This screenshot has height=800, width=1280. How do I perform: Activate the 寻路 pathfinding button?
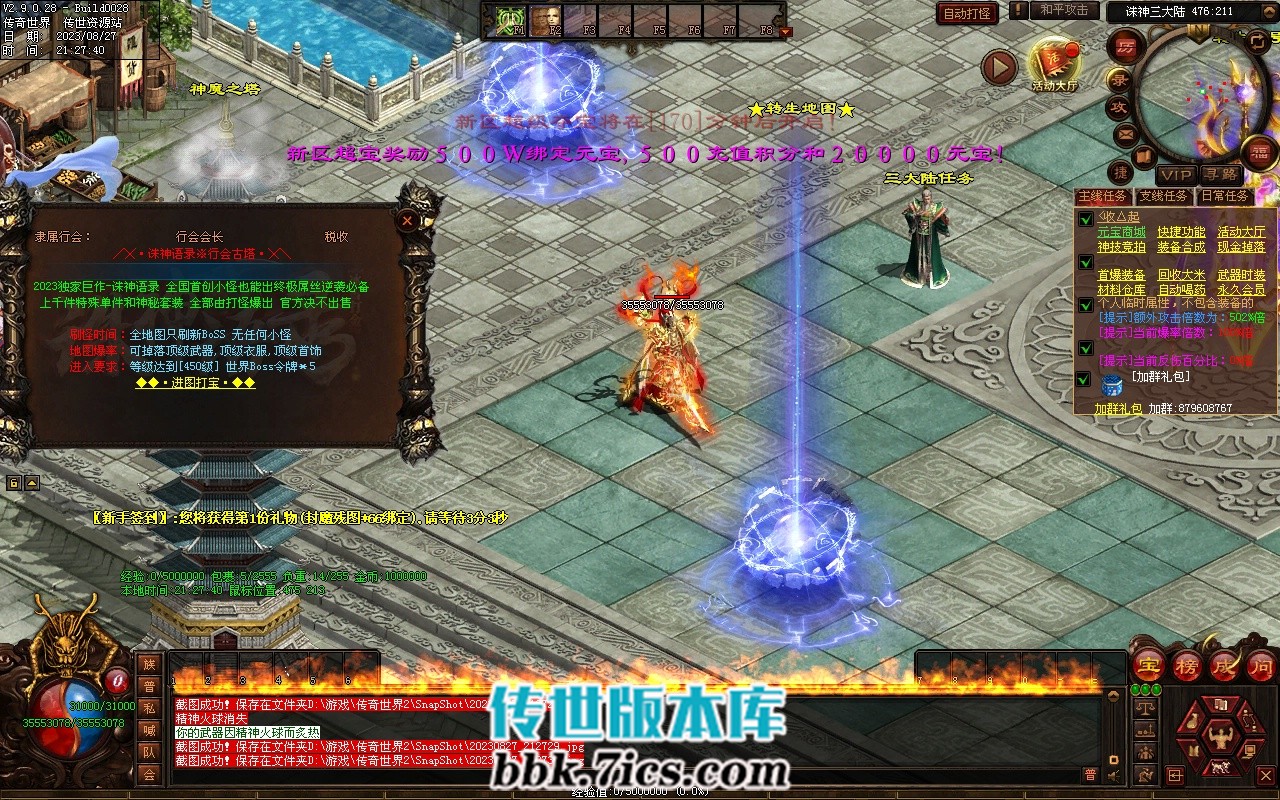pyautogui.click(x=1219, y=174)
